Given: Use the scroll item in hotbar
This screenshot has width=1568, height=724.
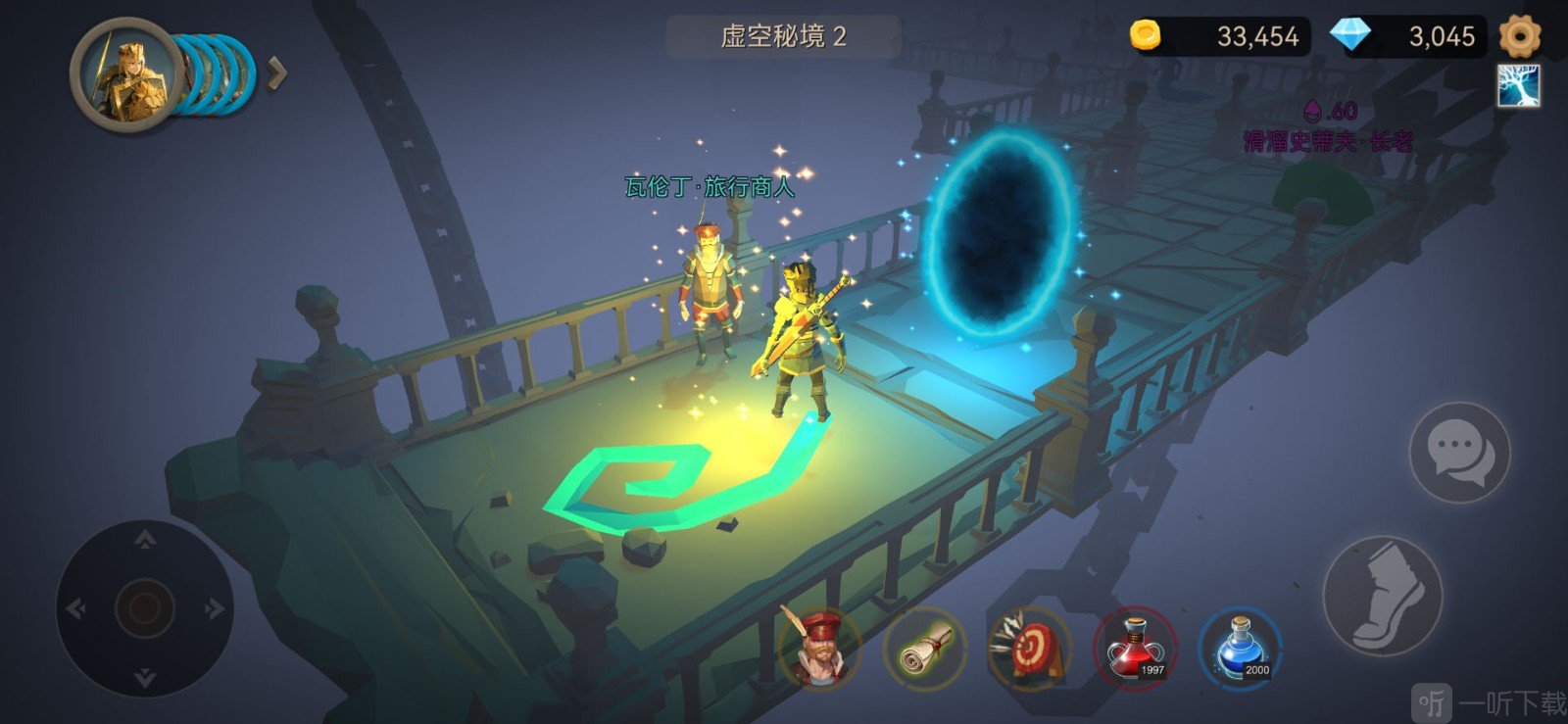Looking at the screenshot, I should [924, 648].
